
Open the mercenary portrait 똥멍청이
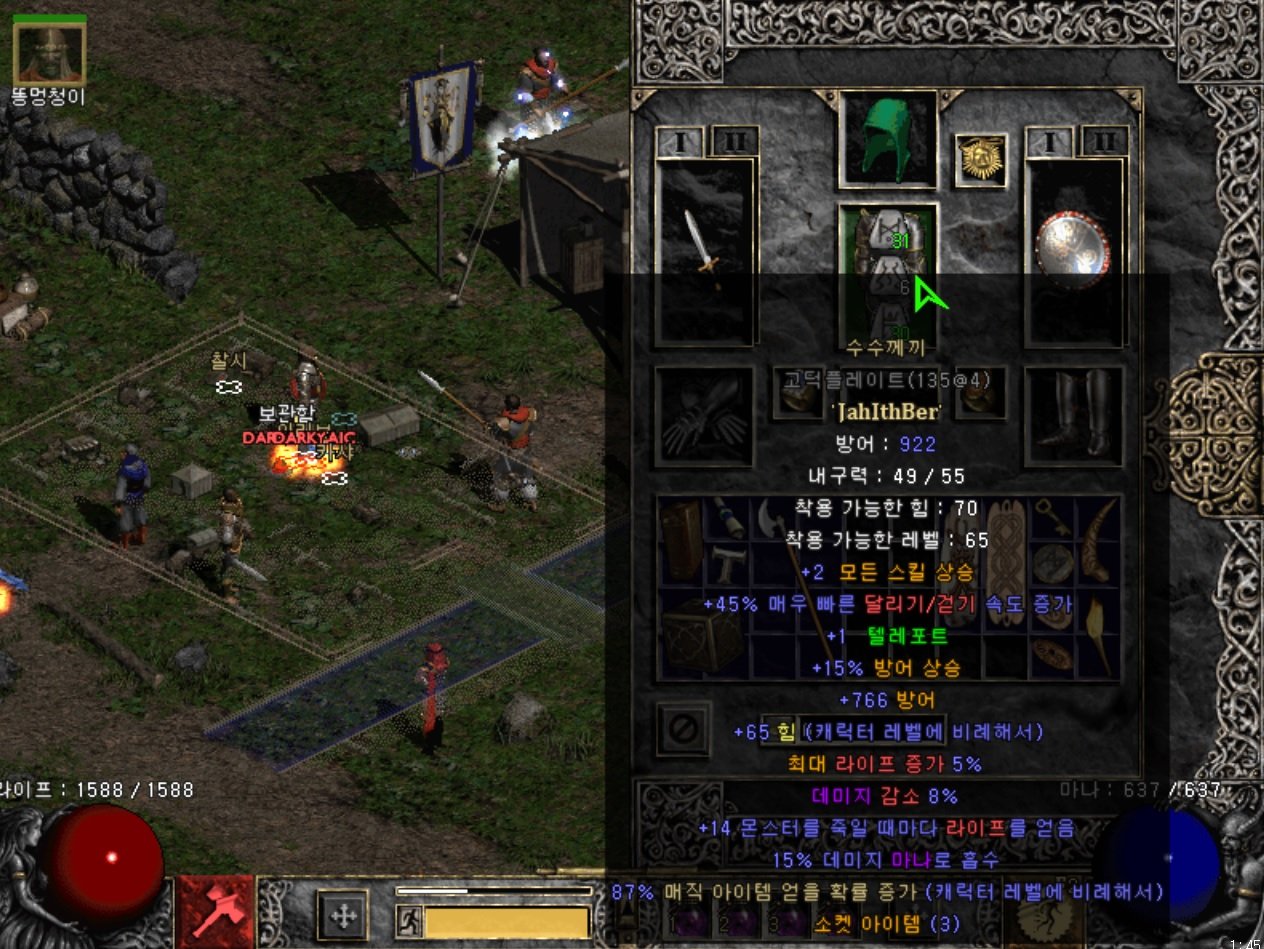click(49, 54)
